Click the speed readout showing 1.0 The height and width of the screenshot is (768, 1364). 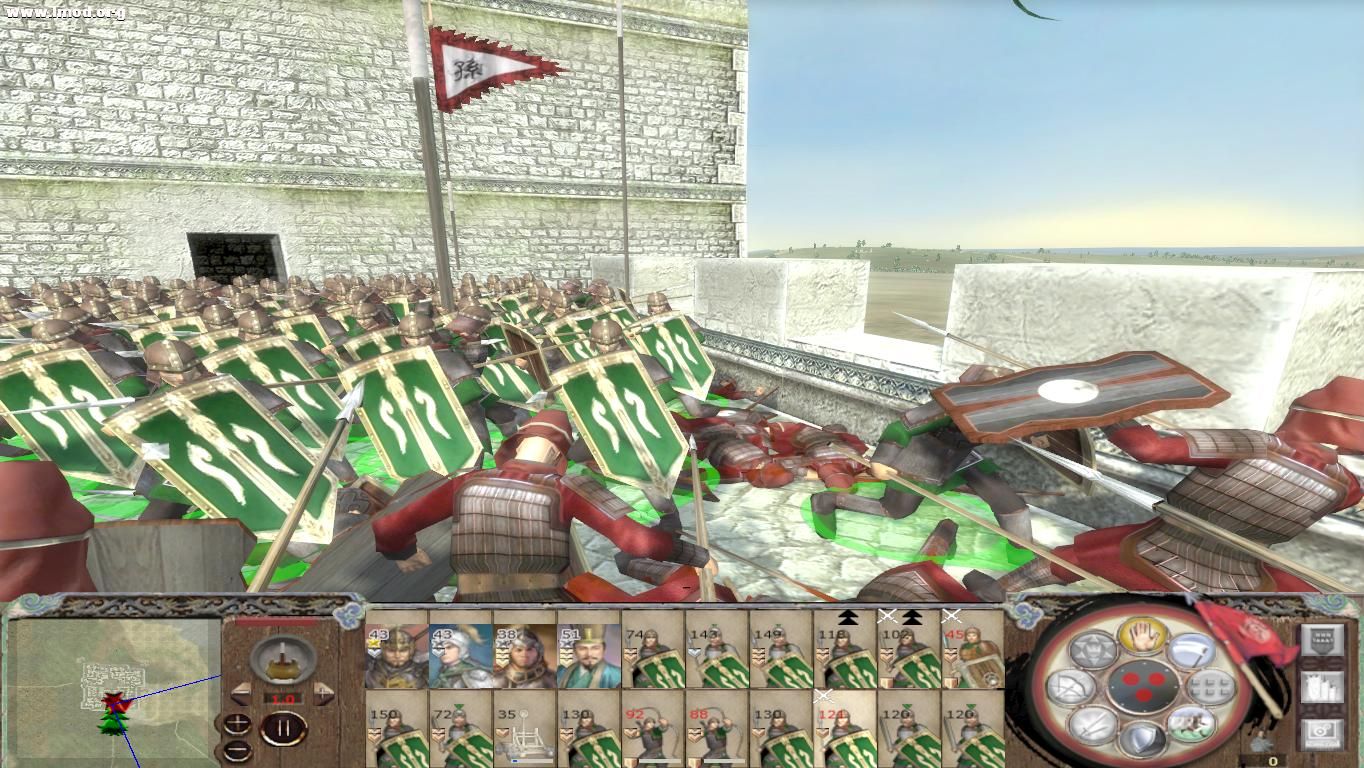click(283, 697)
